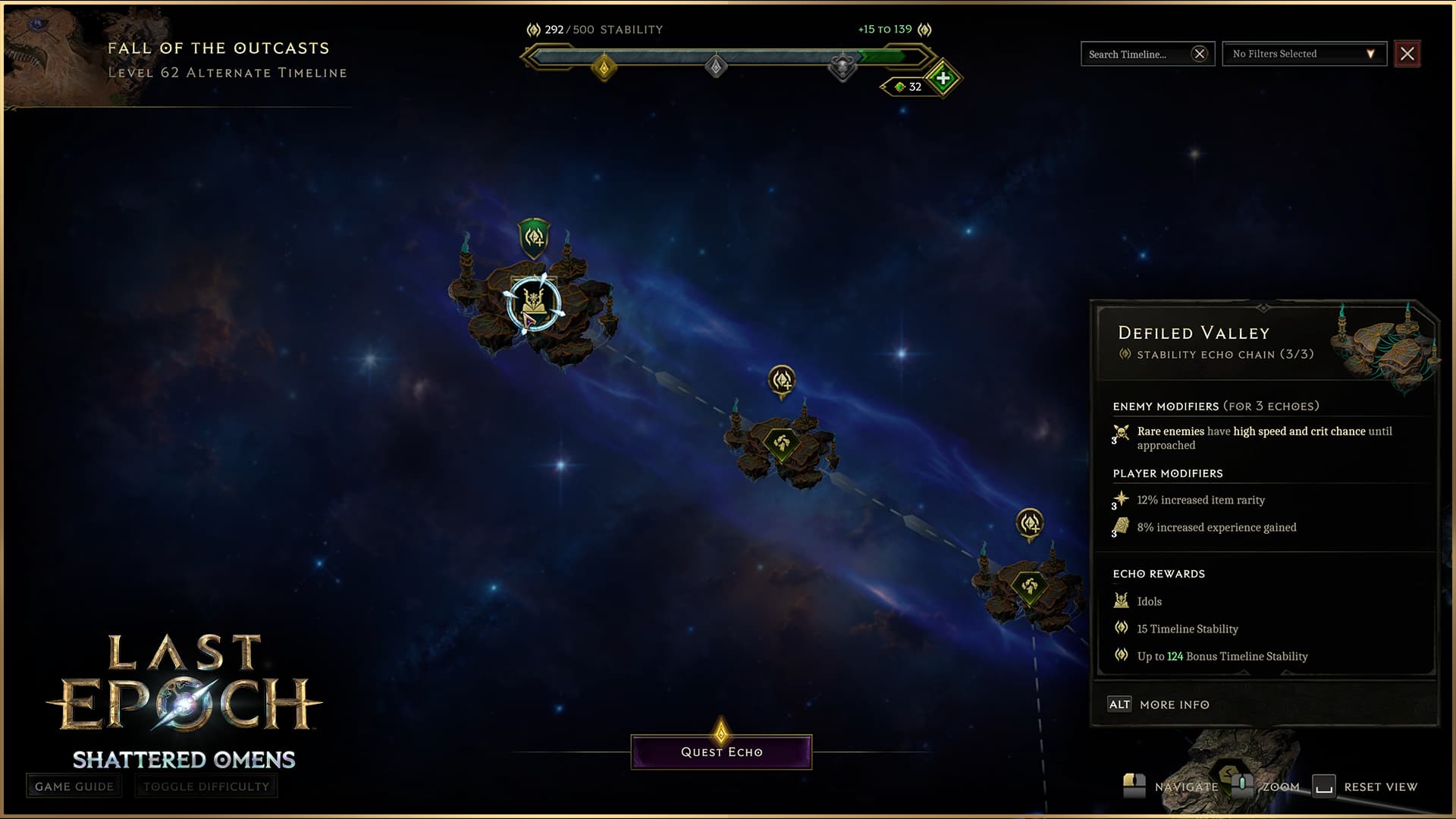
Task: Click Toggle Difficulty button
Action: pyautogui.click(x=206, y=786)
